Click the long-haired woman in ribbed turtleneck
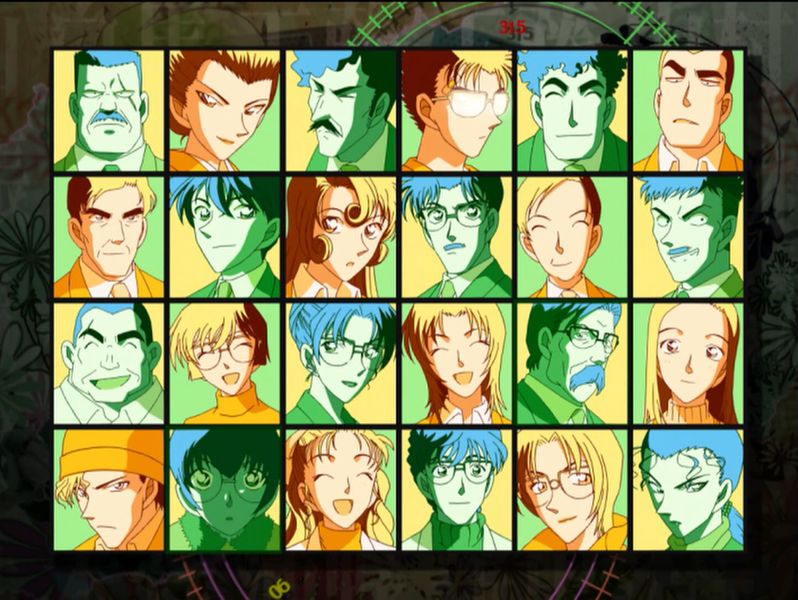 click(688, 363)
